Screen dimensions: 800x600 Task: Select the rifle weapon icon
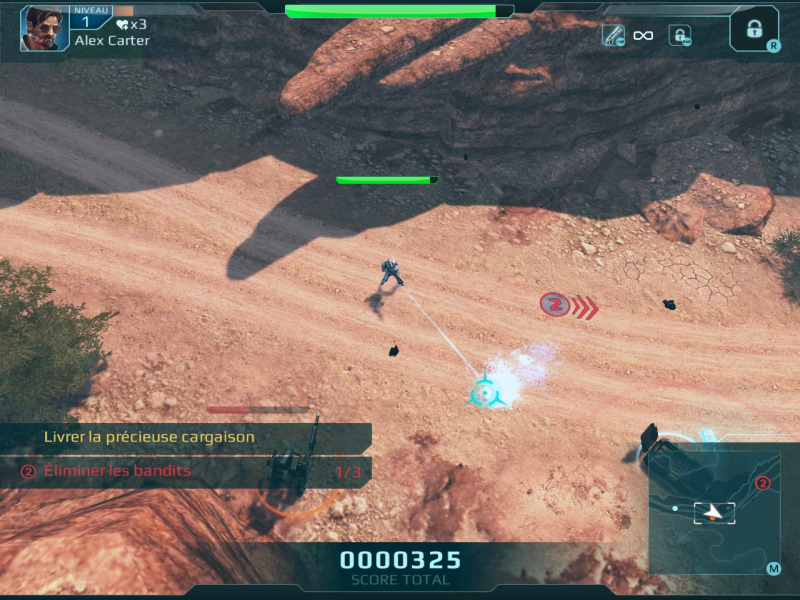(x=613, y=36)
